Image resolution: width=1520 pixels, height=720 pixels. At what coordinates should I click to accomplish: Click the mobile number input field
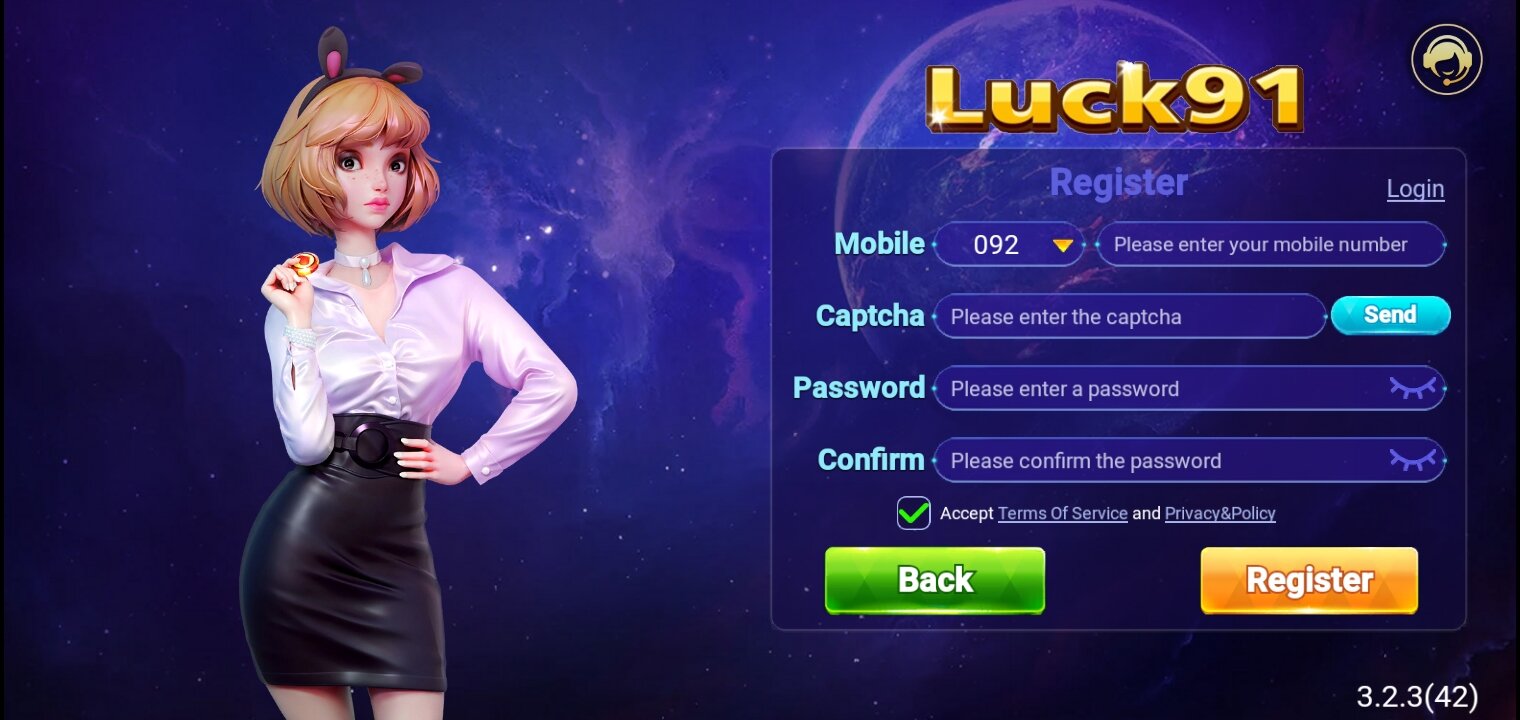pos(1270,244)
